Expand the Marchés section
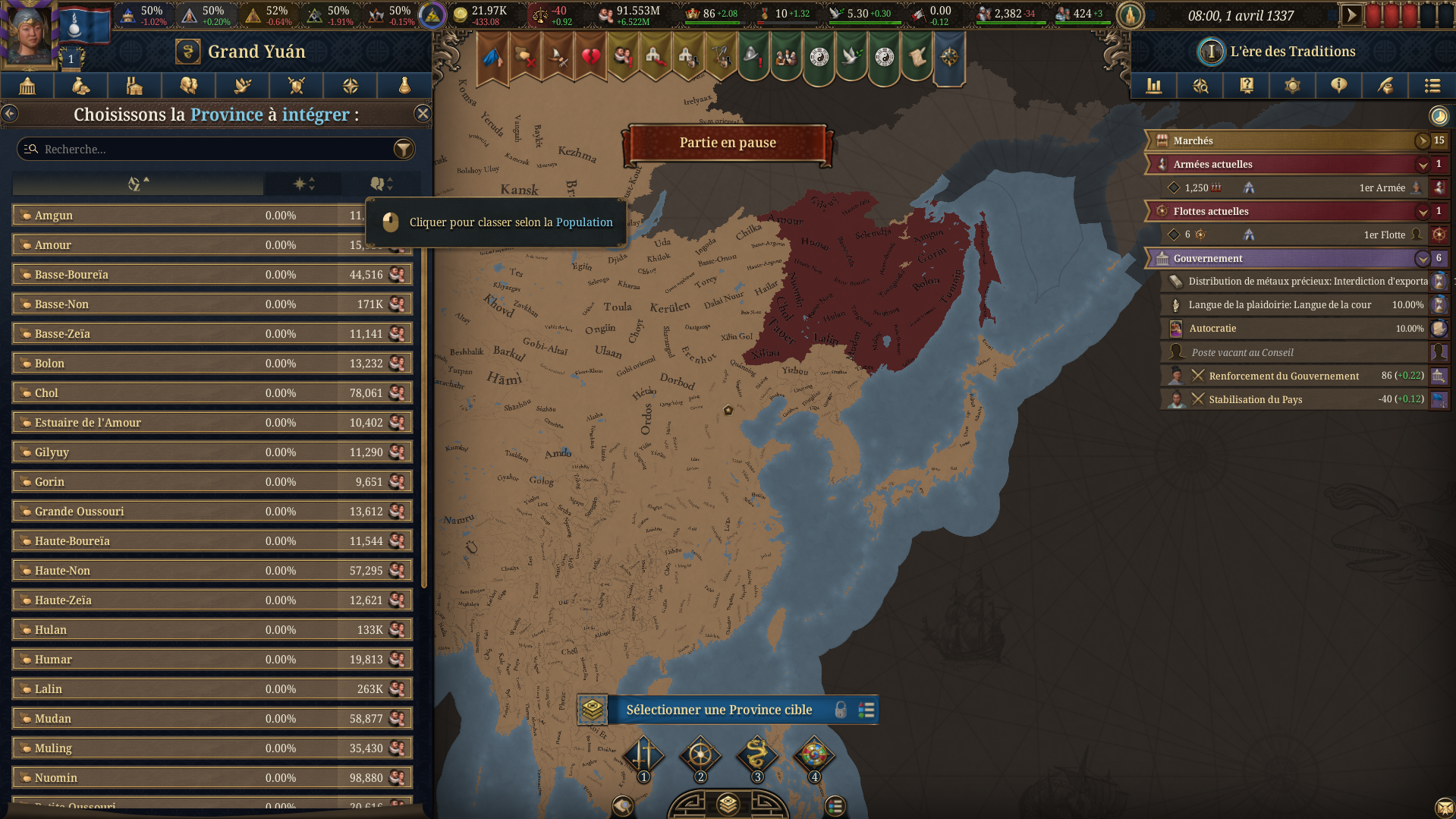 pos(1423,140)
